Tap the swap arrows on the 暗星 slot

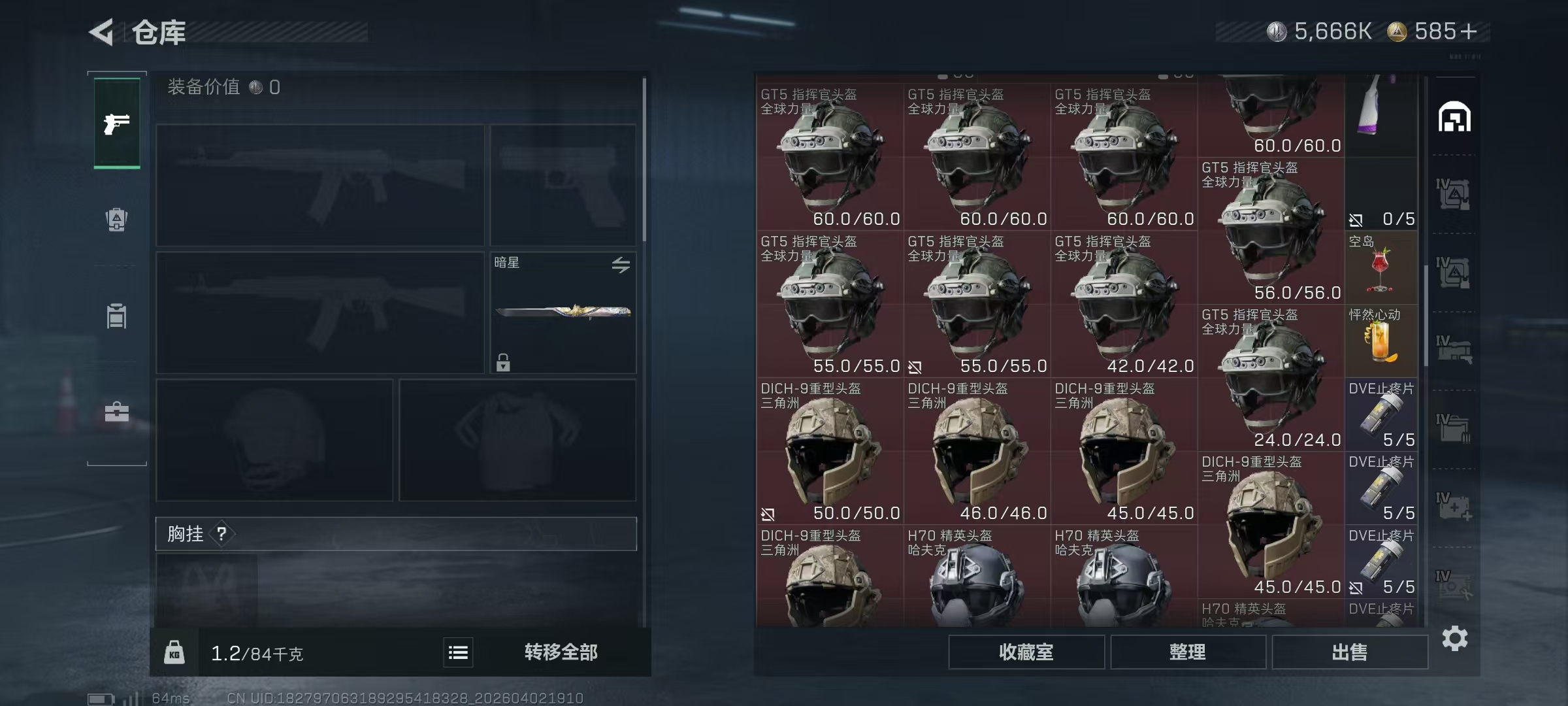621,264
